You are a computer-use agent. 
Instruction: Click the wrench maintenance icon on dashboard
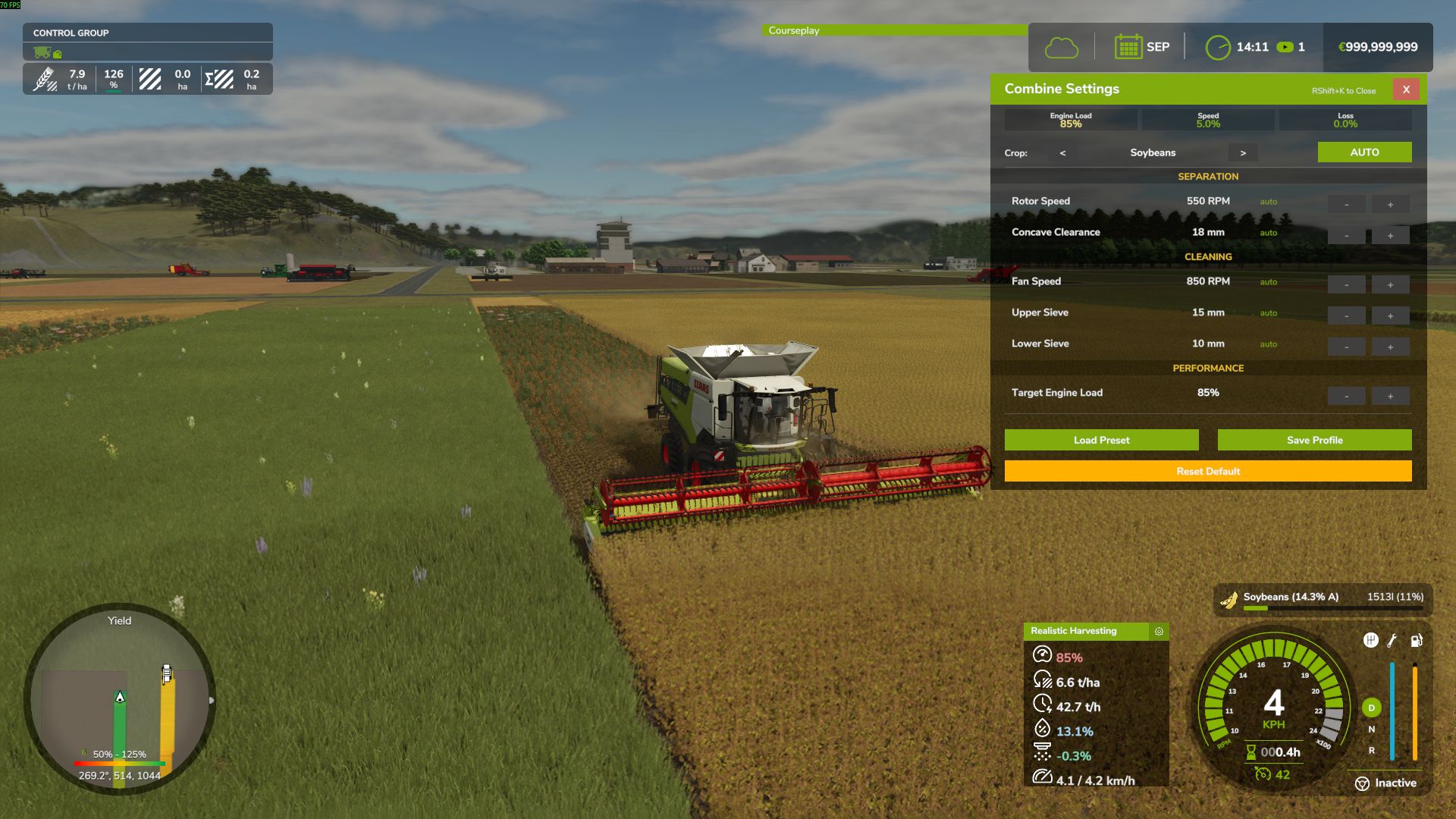pyautogui.click(x=1392, y=641)
